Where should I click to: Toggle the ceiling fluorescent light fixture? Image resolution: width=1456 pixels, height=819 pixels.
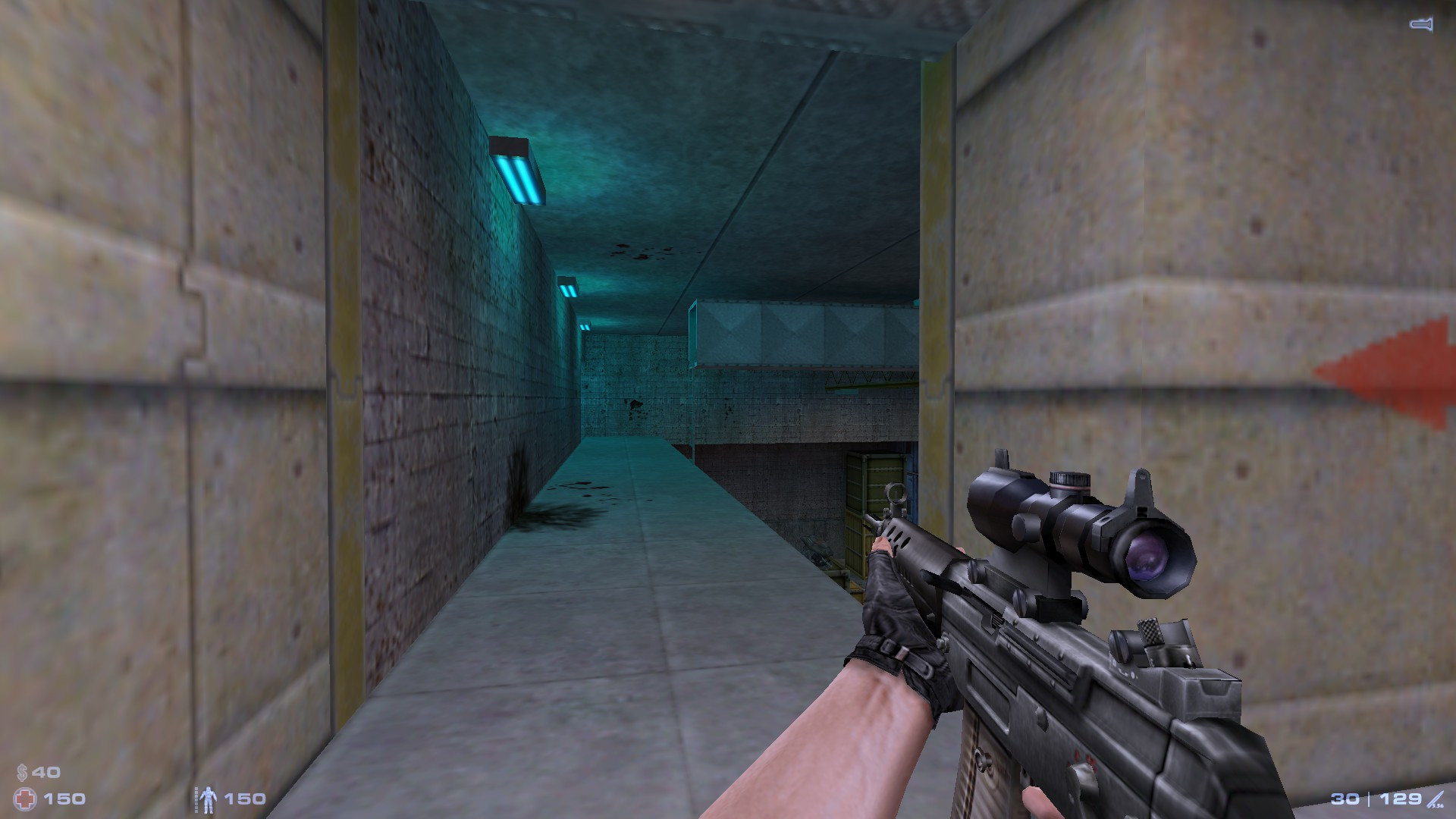point(518,171)
